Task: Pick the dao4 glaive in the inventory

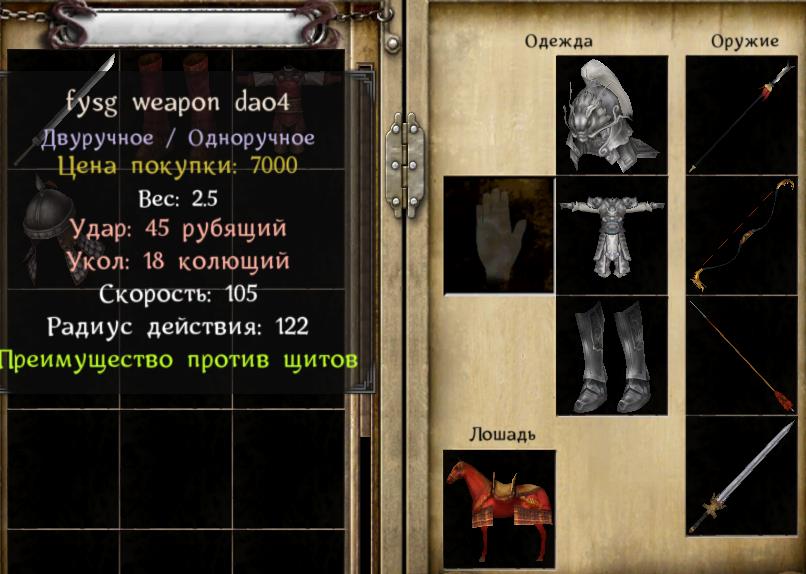Action: click(x=62, y=105)
